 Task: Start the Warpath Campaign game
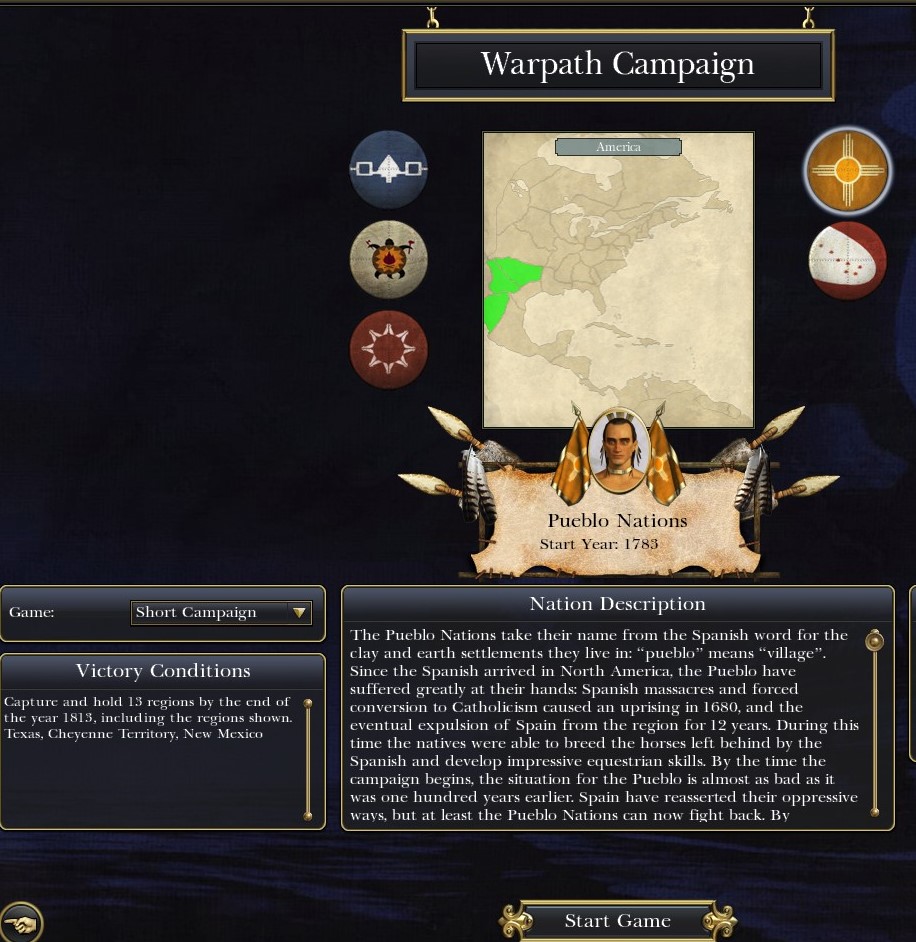coord(617,921)
